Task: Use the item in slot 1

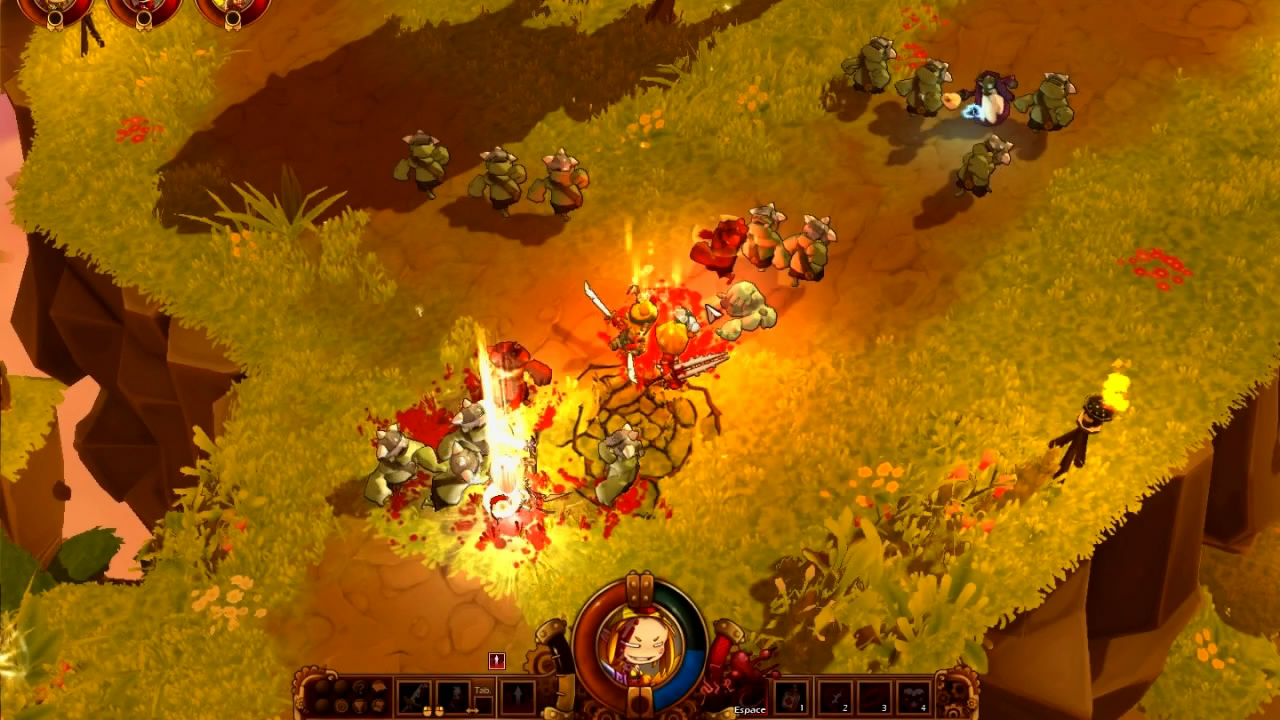Action: point(792,696)
